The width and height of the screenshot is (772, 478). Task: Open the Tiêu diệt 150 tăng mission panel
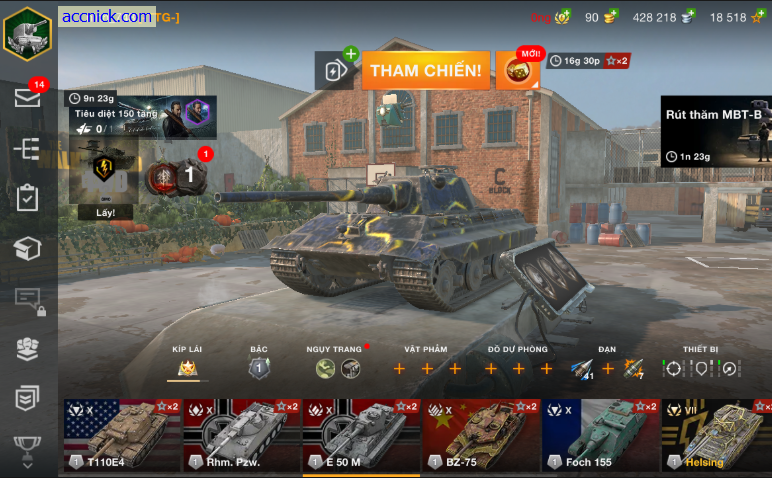click(x=141, y=116)
